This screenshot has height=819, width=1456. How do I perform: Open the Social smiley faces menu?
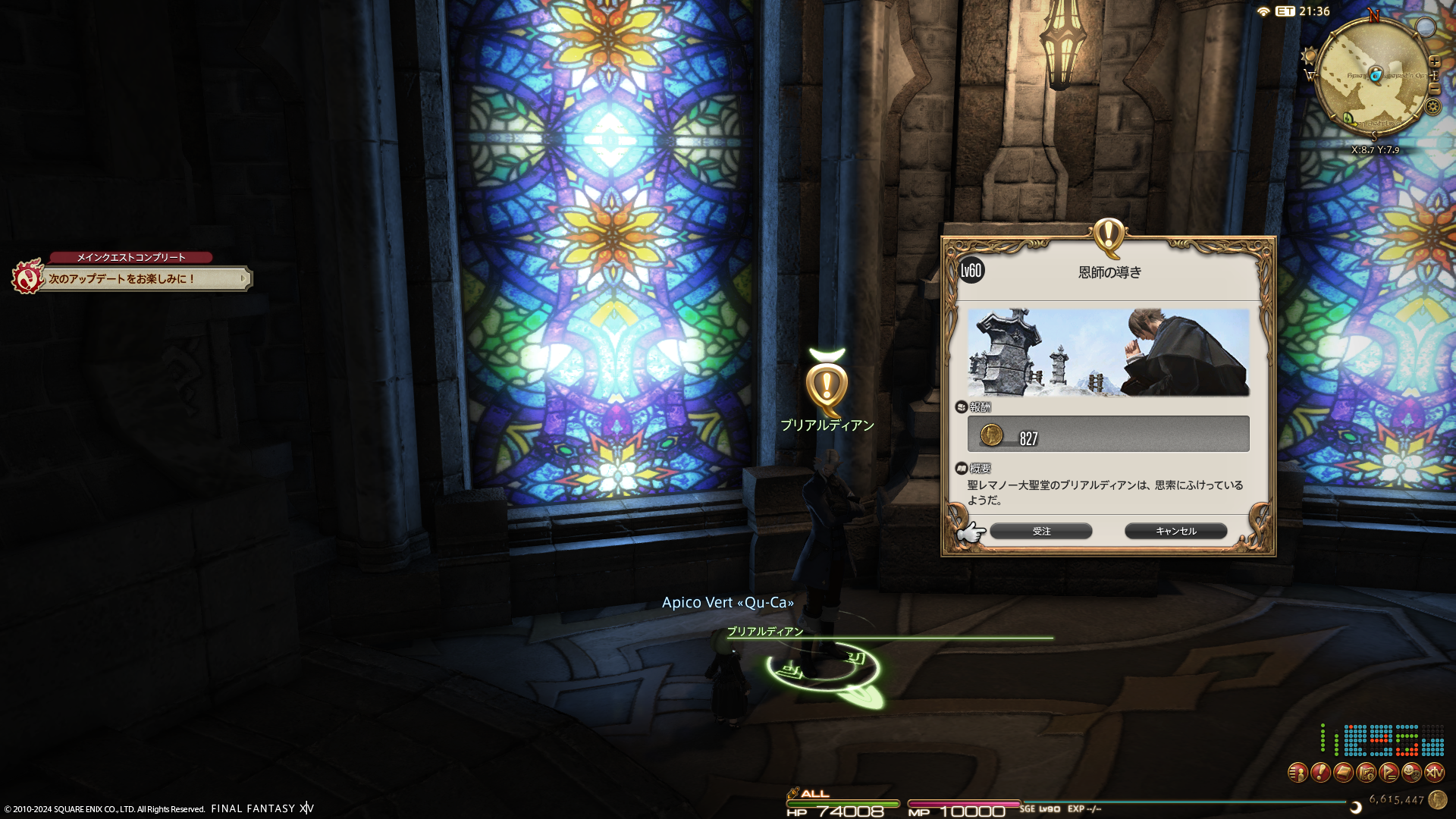click(1411, 773)
